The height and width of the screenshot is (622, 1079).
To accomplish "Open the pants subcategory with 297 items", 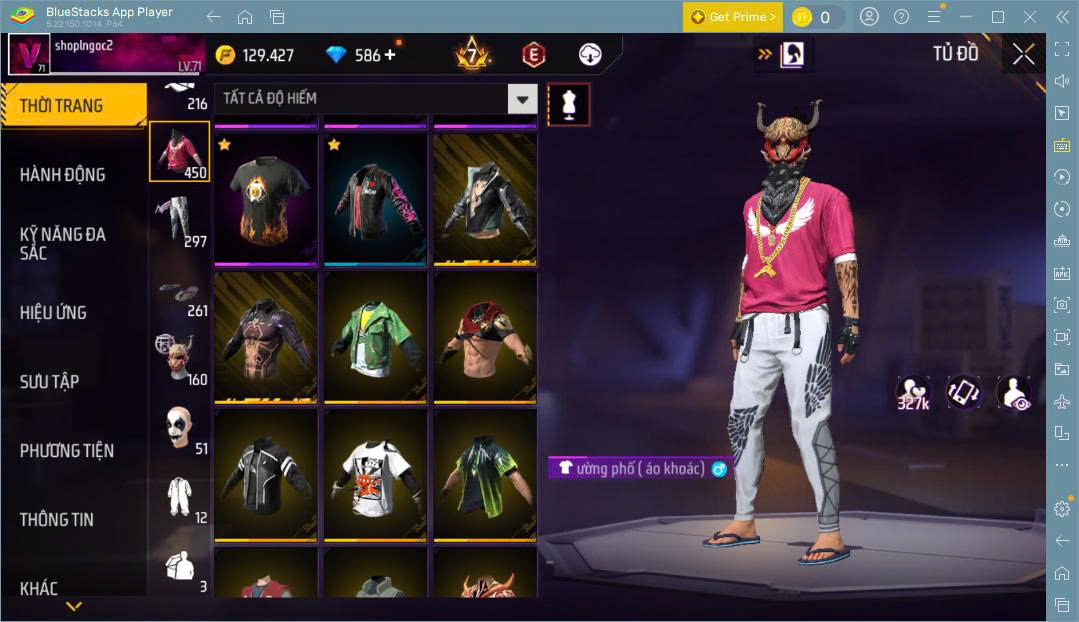I will pos(180,221).
